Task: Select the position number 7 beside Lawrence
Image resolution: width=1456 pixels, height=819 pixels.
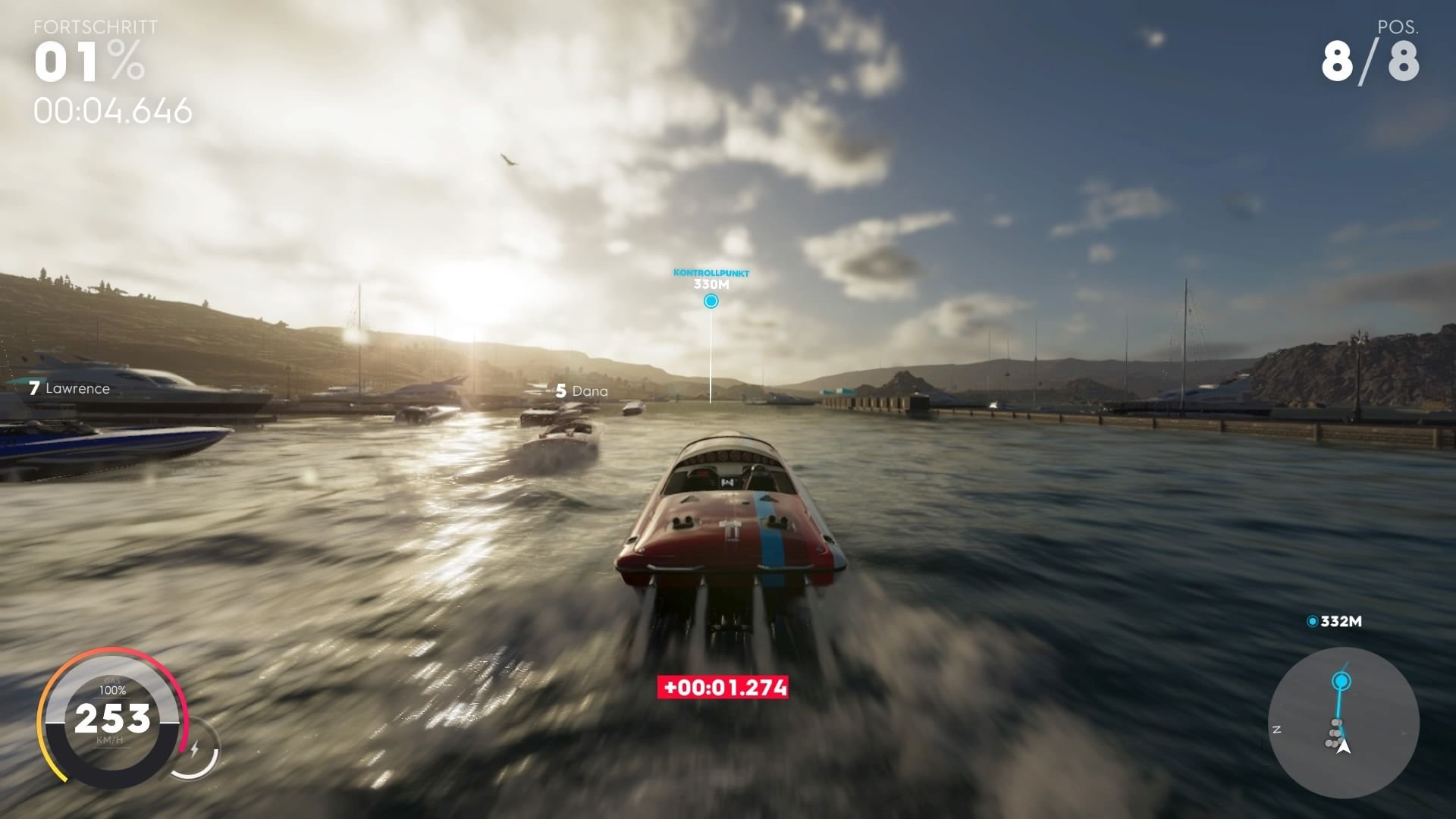Action: 33,388
